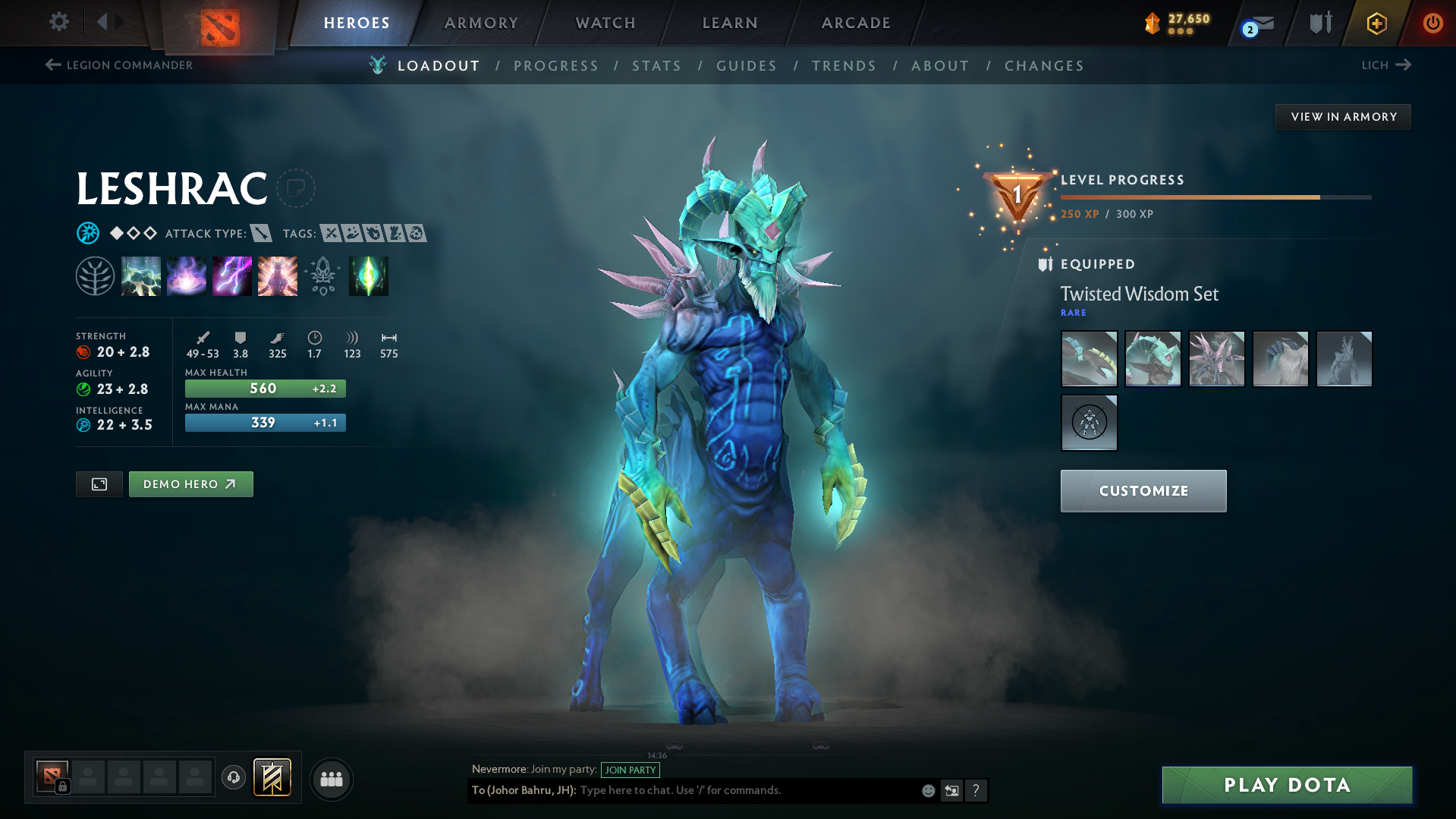Quit the game with power button
This screenshot has height=819, width=1456.
[x=1432, y=23]
